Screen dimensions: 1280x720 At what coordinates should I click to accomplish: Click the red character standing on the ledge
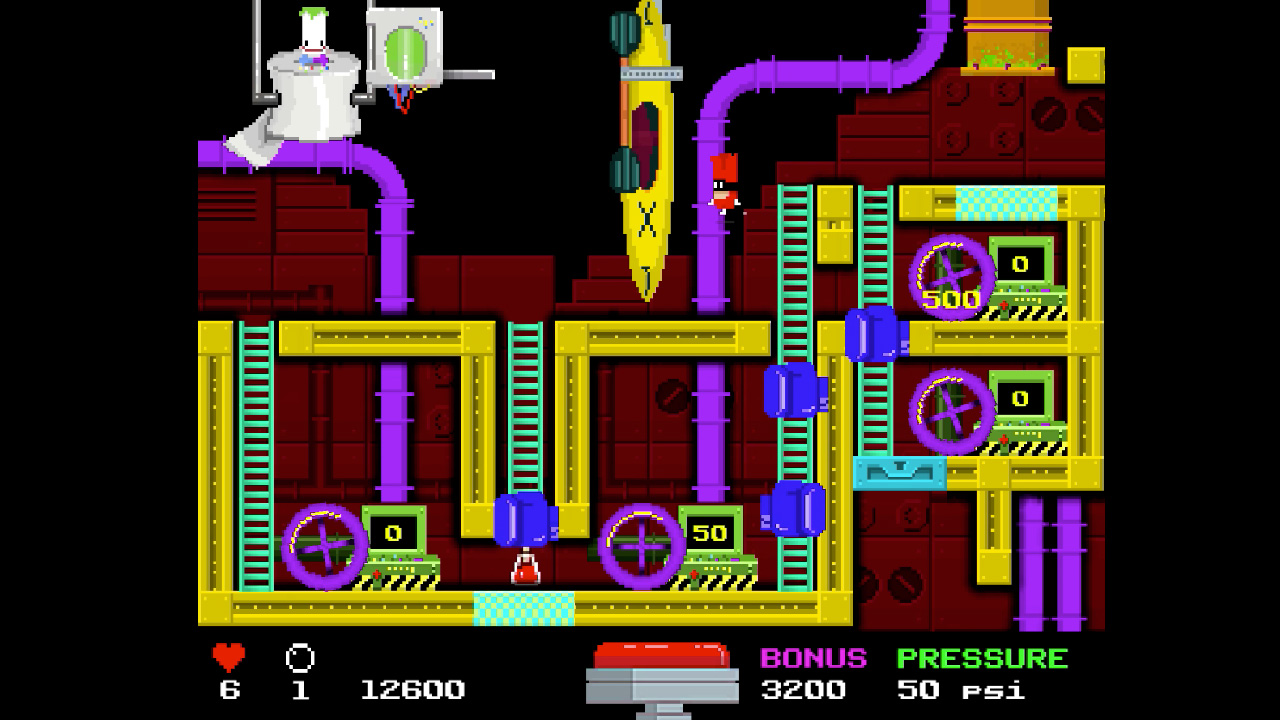click(x=722, y=185)
